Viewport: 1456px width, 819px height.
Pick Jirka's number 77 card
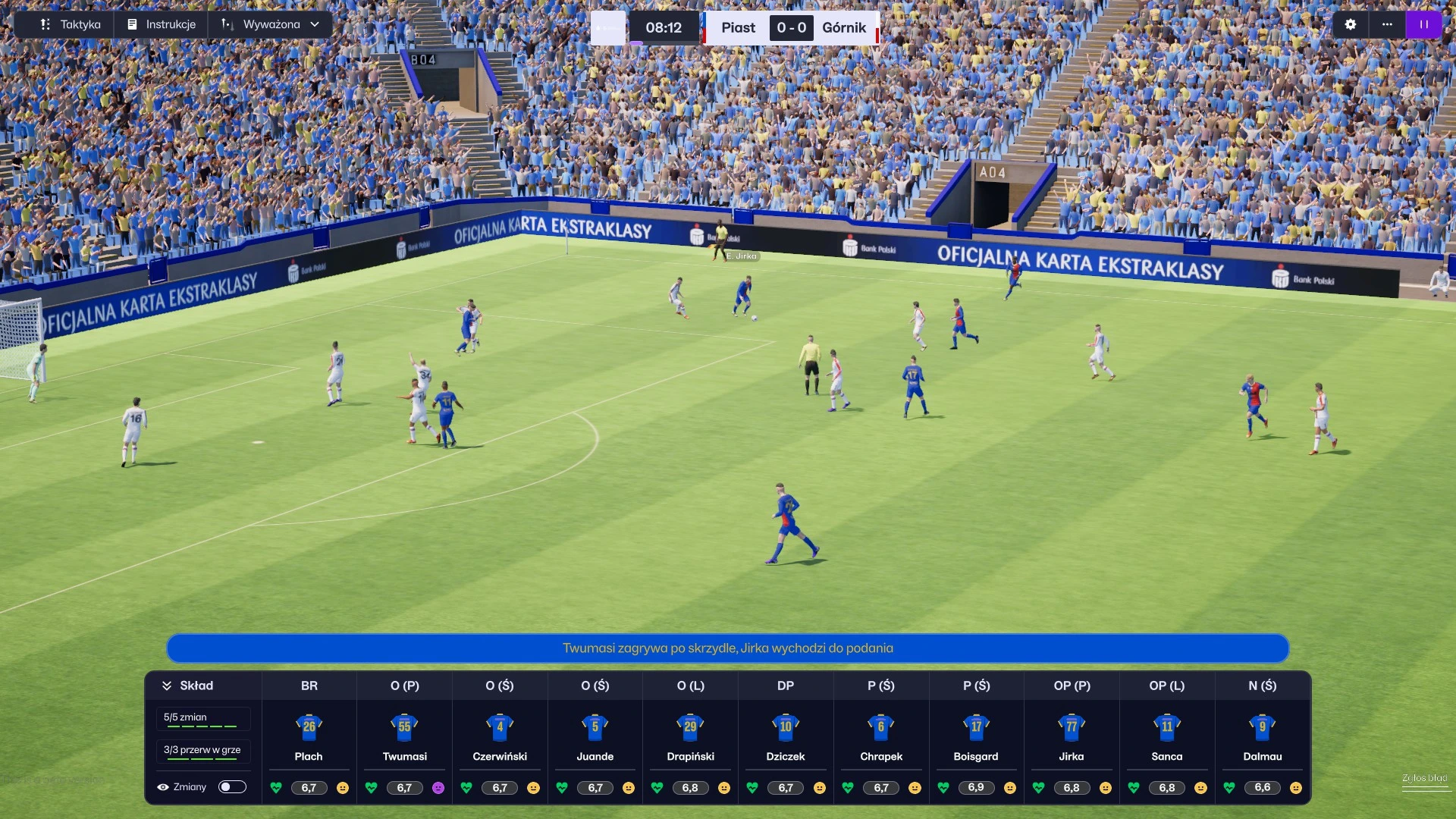1072,736
